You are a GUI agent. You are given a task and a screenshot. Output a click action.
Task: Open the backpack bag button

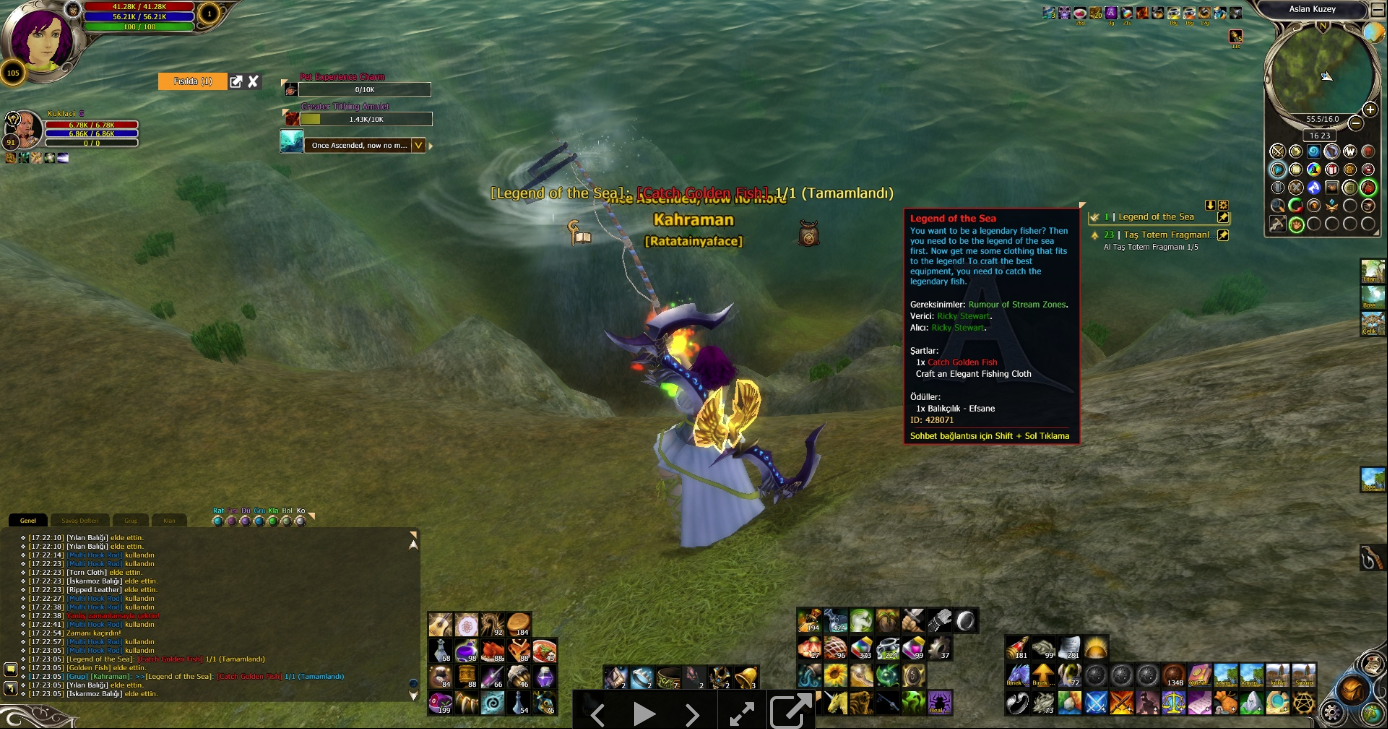(x=1353, y=689)
